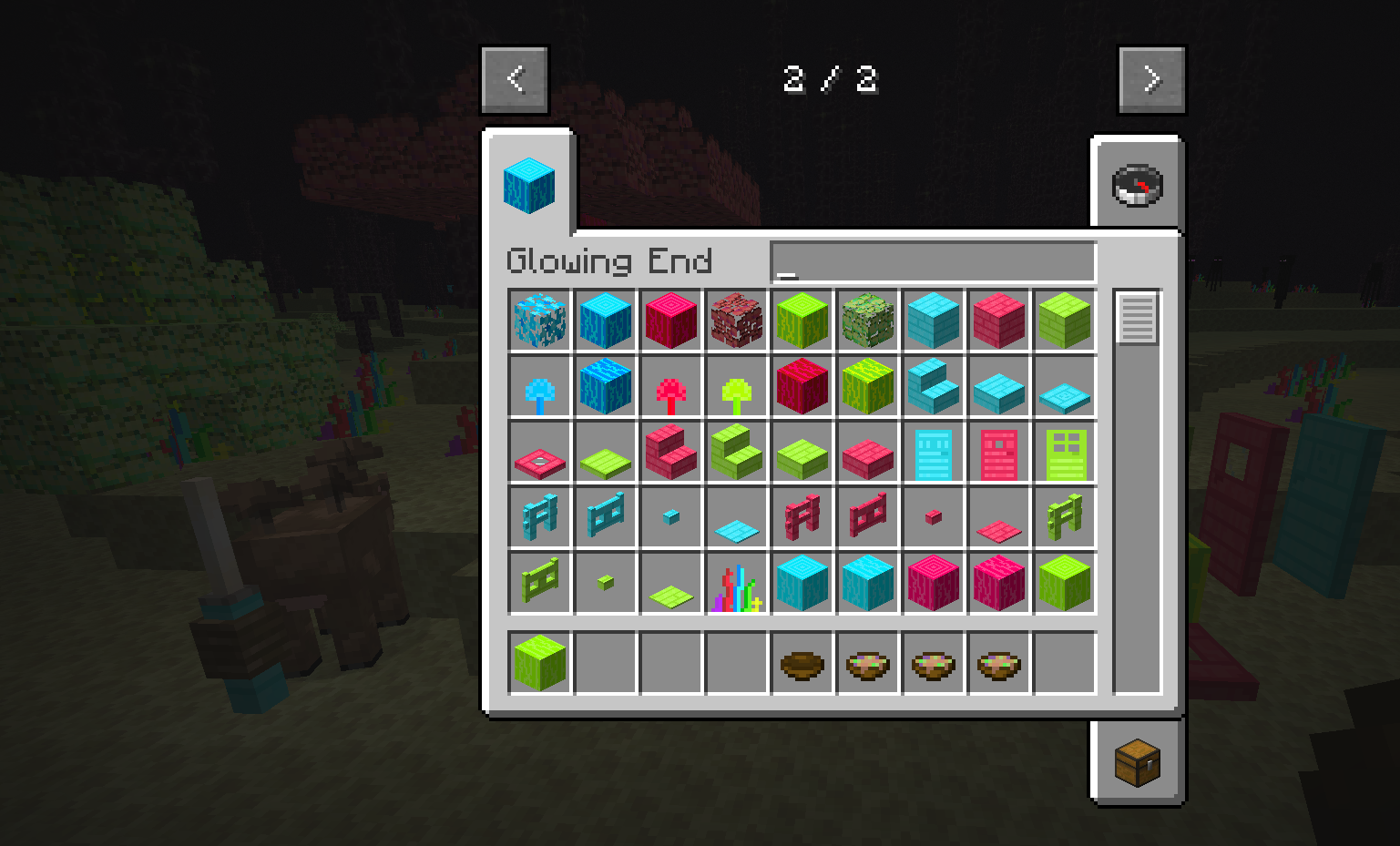The width and height of the screenshot is (1400, 846).
Task: Click the item search text field
Action: [929, 262]
